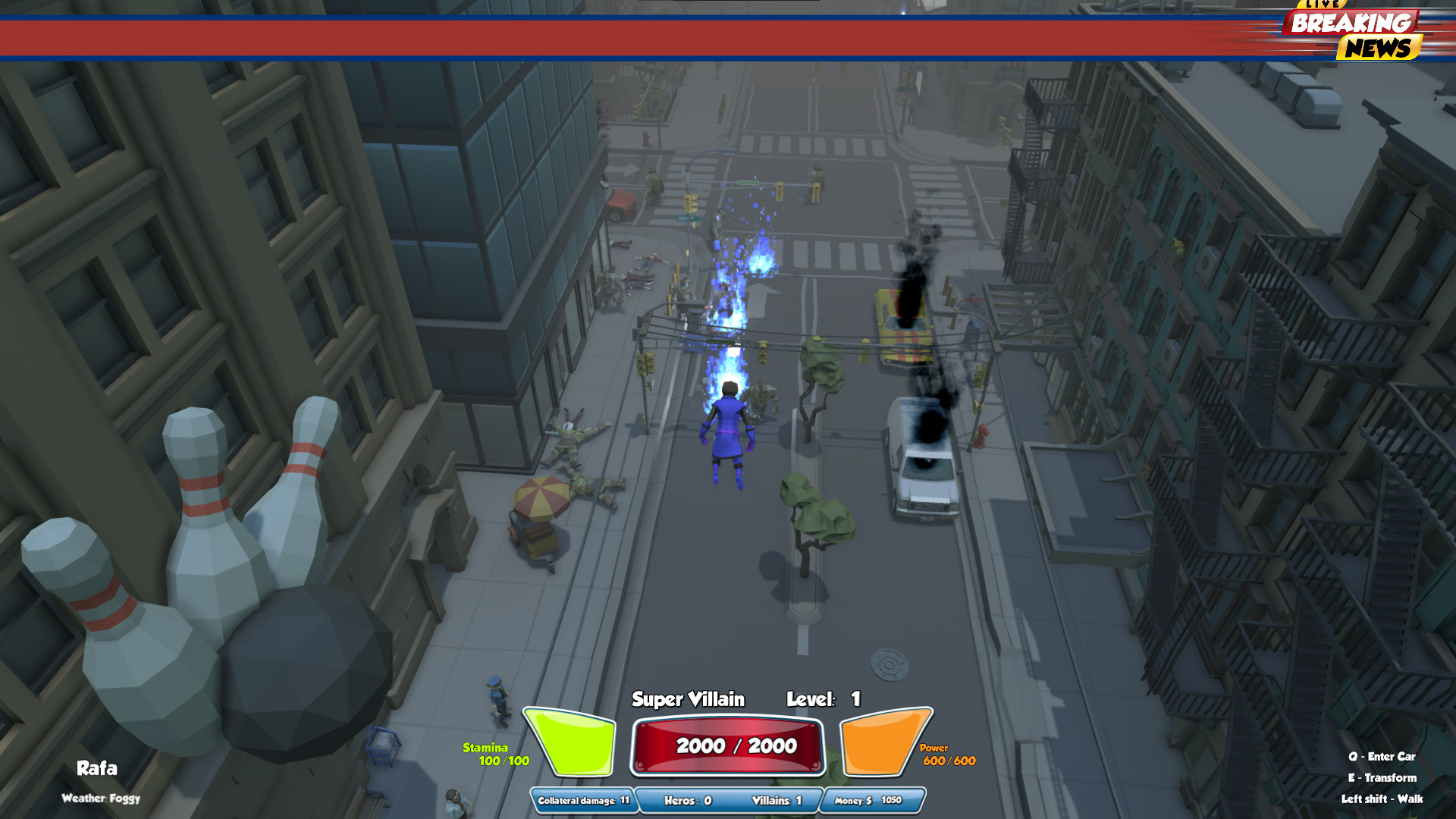The height and width of the screenshot is (819, 1456).
Task: Click the Rafa character name
Action: tap(97, 768)
